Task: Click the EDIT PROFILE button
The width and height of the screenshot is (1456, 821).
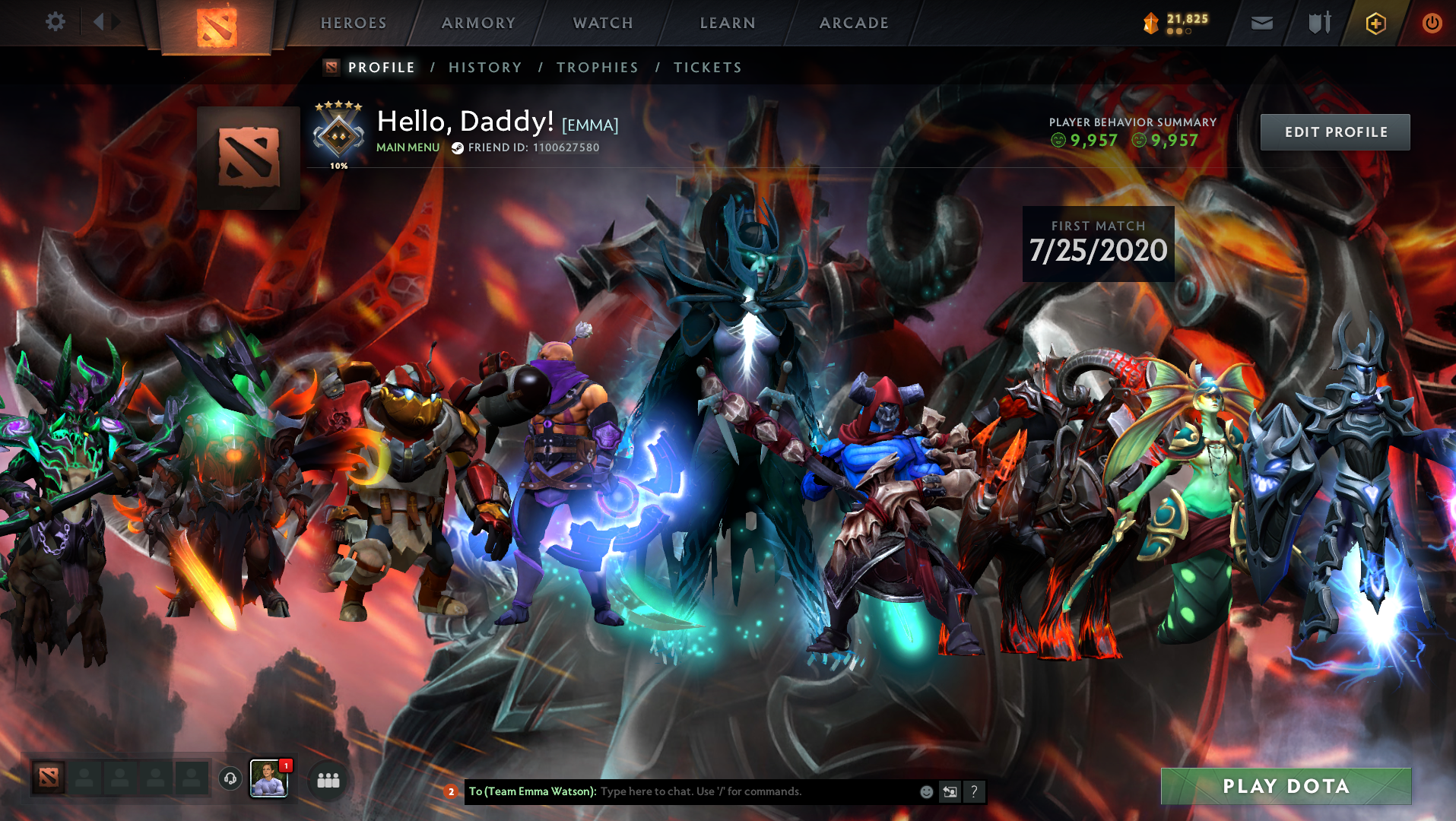Action: pos(1334,132)
